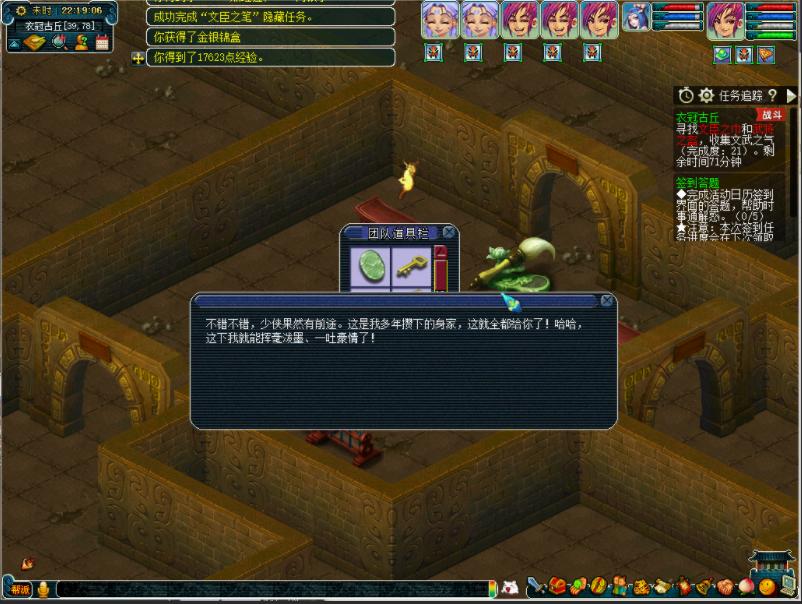
Task: Select the first lavender-haired teammate portrait
Action: [440, 19]
